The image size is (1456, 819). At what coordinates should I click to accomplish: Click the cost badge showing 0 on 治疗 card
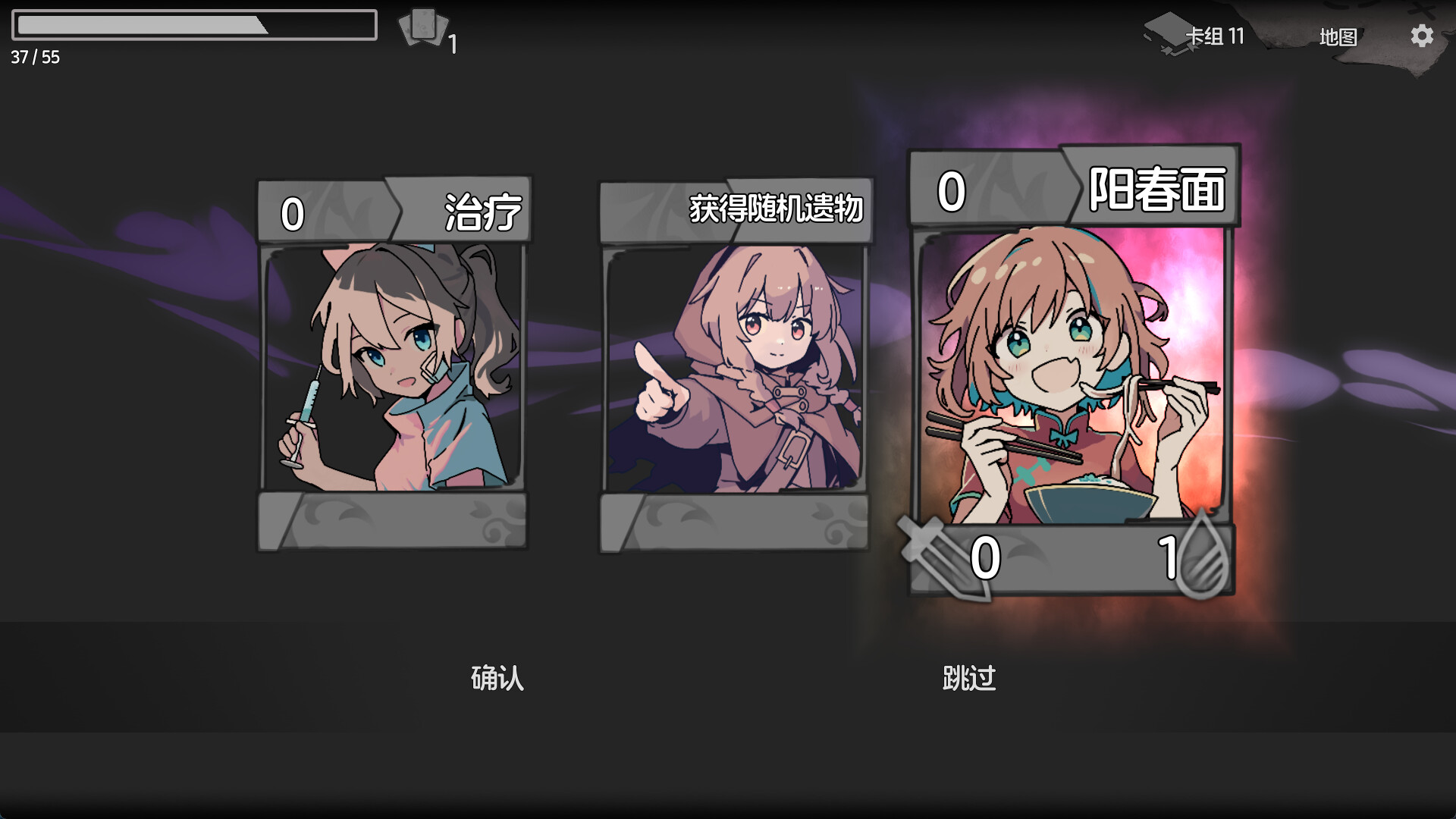click(x=291, y=213)
